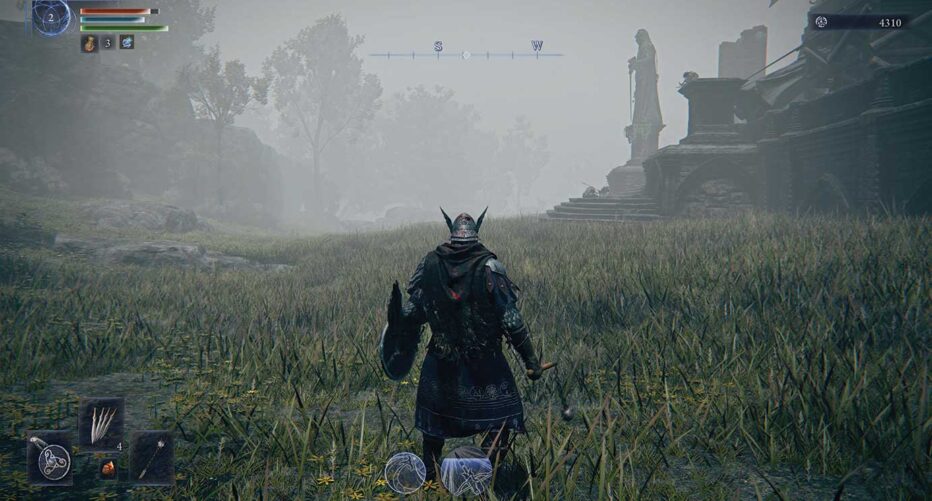Use the small orange consumable item
Viewport: 932px width, 501px height.
(107, 468)
